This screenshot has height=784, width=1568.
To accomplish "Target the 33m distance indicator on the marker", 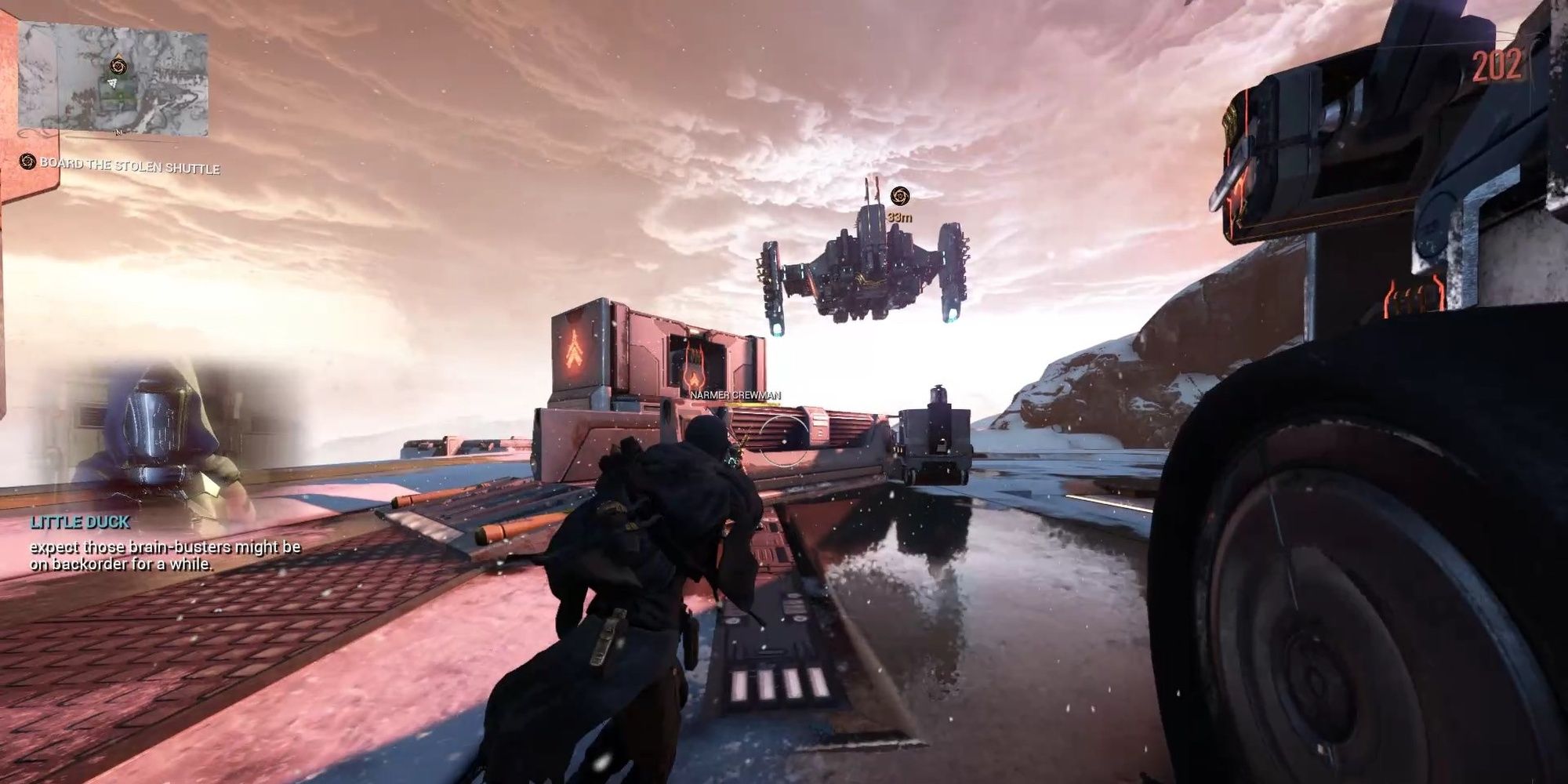I will pos(900,219).
